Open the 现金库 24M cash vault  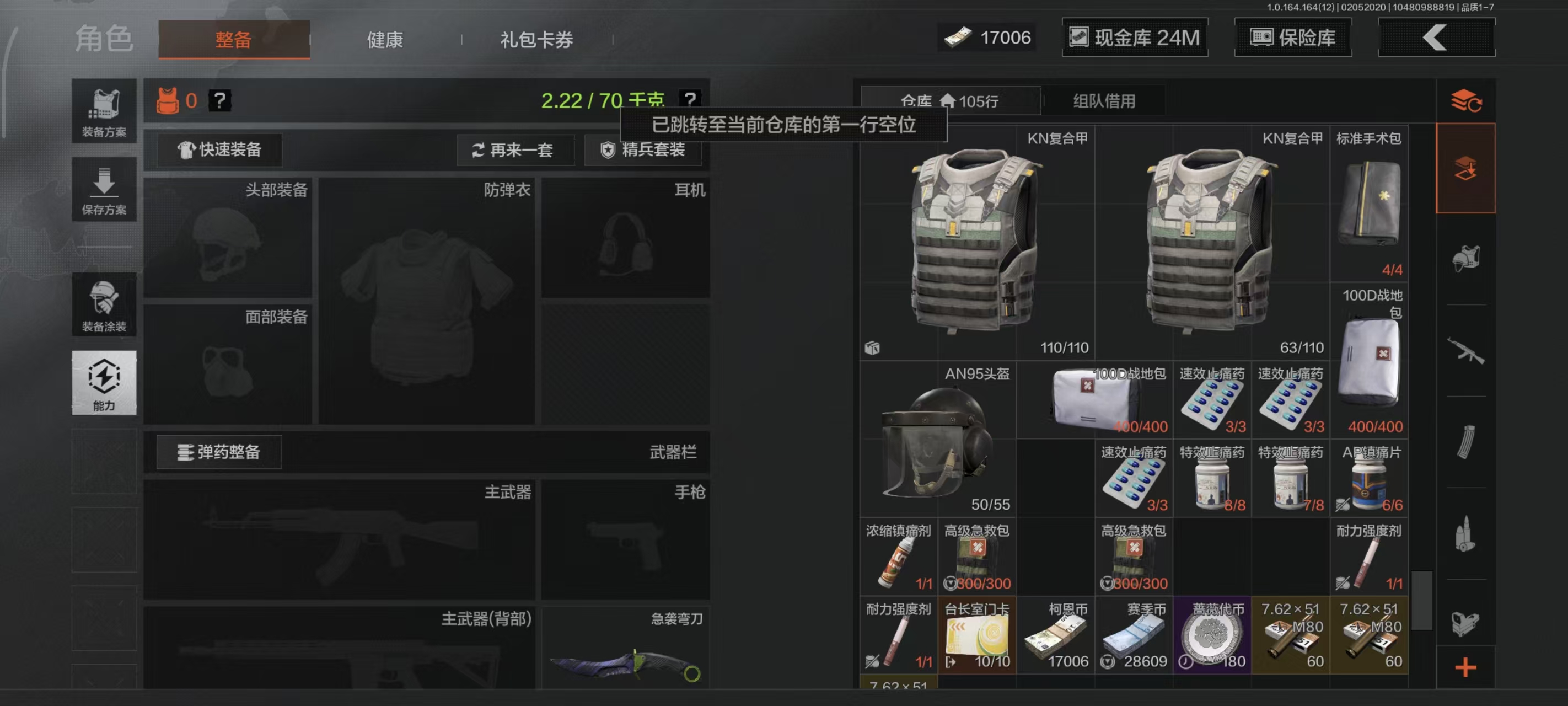pyautogui.click(x=1134, y=37)
